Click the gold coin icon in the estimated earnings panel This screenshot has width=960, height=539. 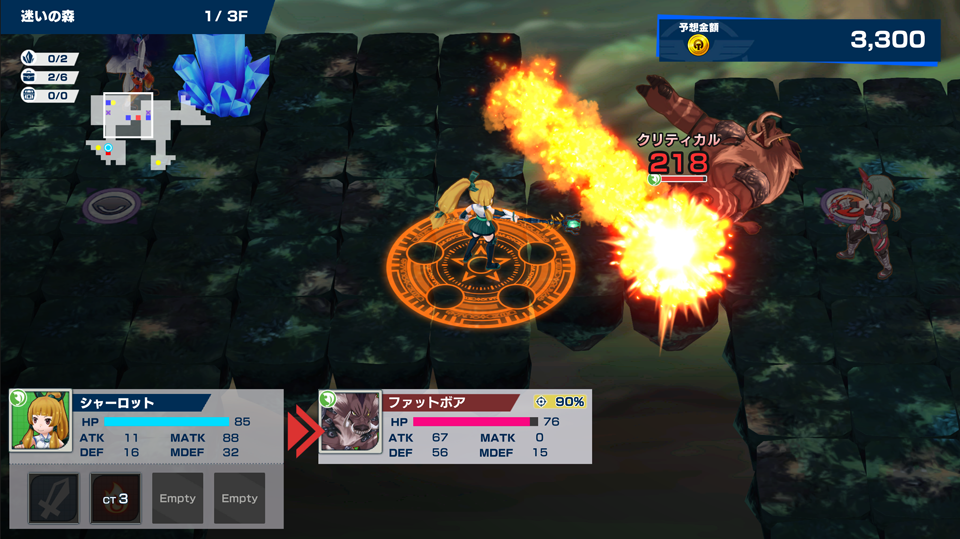(698, 45)
